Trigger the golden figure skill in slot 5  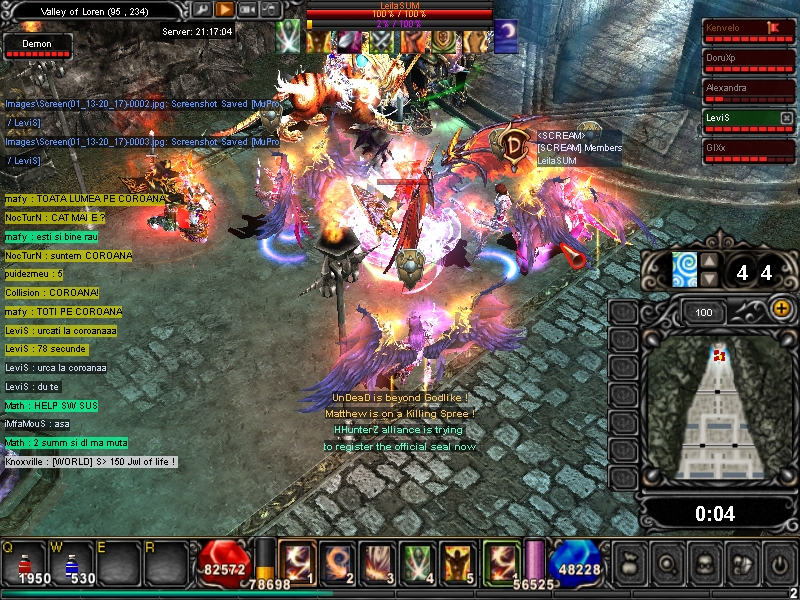pos(456,561)
